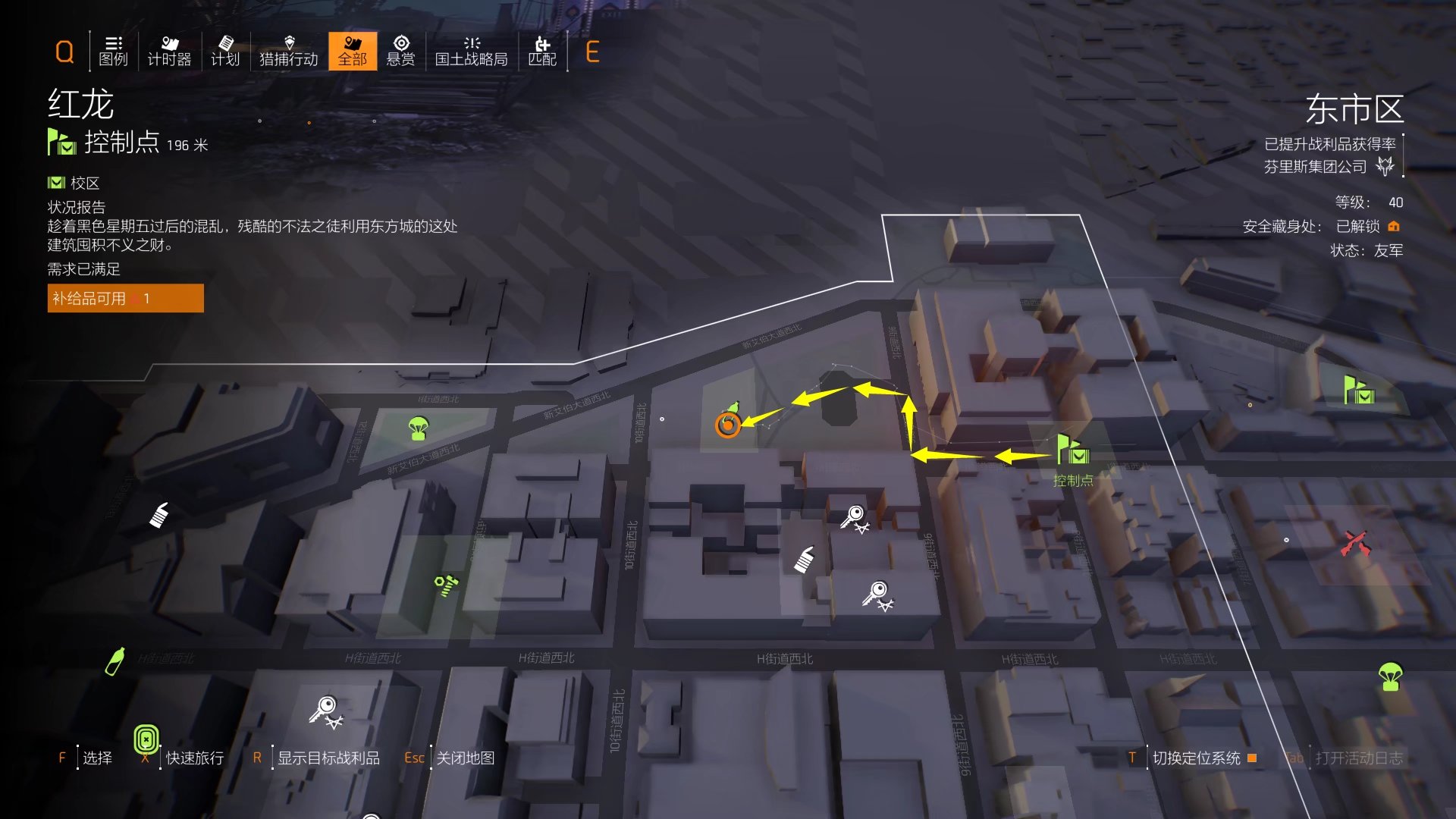This screenshot has height=819, width=1456.
Task: Click the 补给品可用 supplies button
Action: click(x=125, y=299)
